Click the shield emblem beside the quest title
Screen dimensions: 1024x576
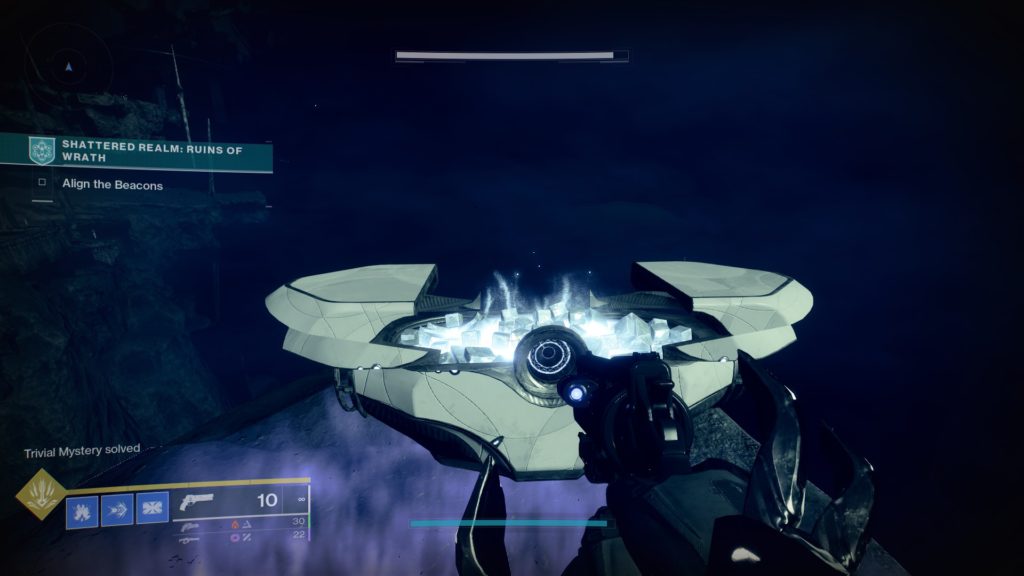(x=42, y=151)
